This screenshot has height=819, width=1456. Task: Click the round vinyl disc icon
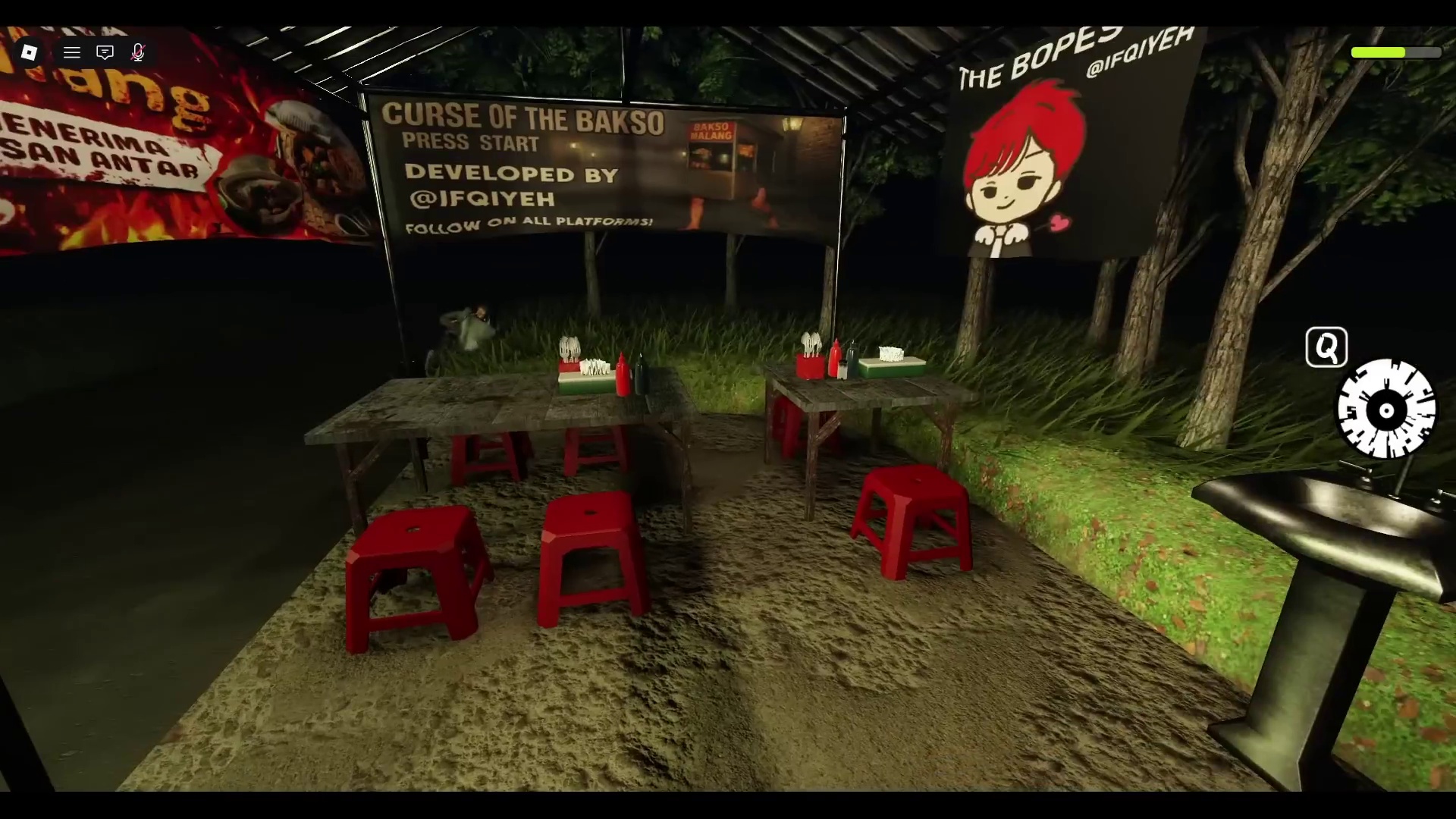point(1385,410)
